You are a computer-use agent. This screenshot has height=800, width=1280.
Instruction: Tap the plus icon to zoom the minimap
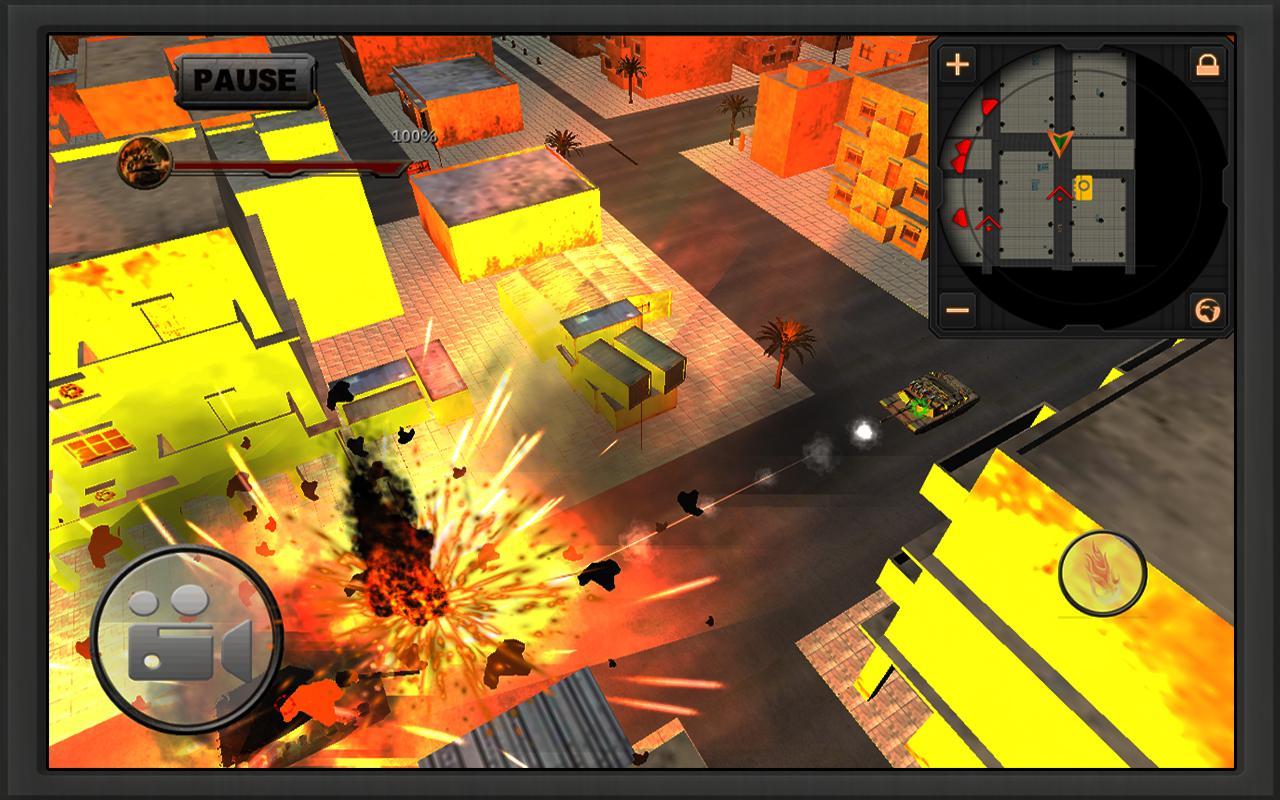coord(957,64)
